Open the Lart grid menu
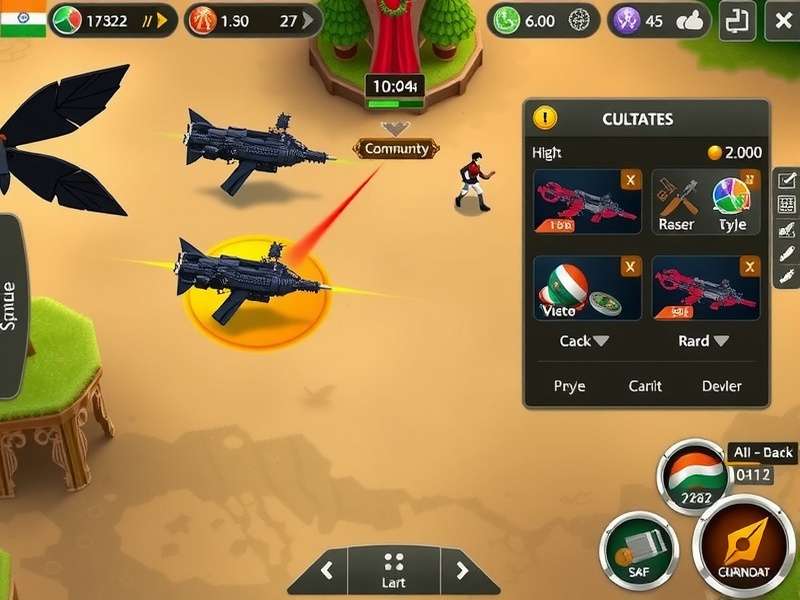The image size is (800, 600). (x=394, y=569)
